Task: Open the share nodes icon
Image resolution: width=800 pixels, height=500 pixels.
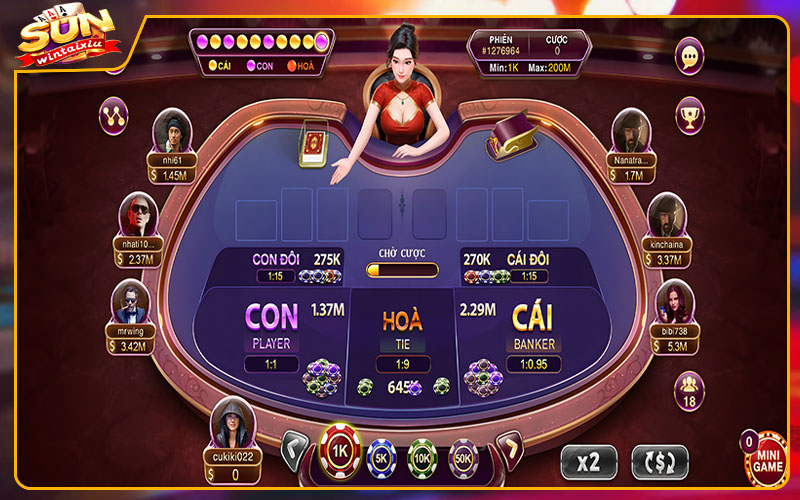Action: pyautogui.click(x=113, y=116)
